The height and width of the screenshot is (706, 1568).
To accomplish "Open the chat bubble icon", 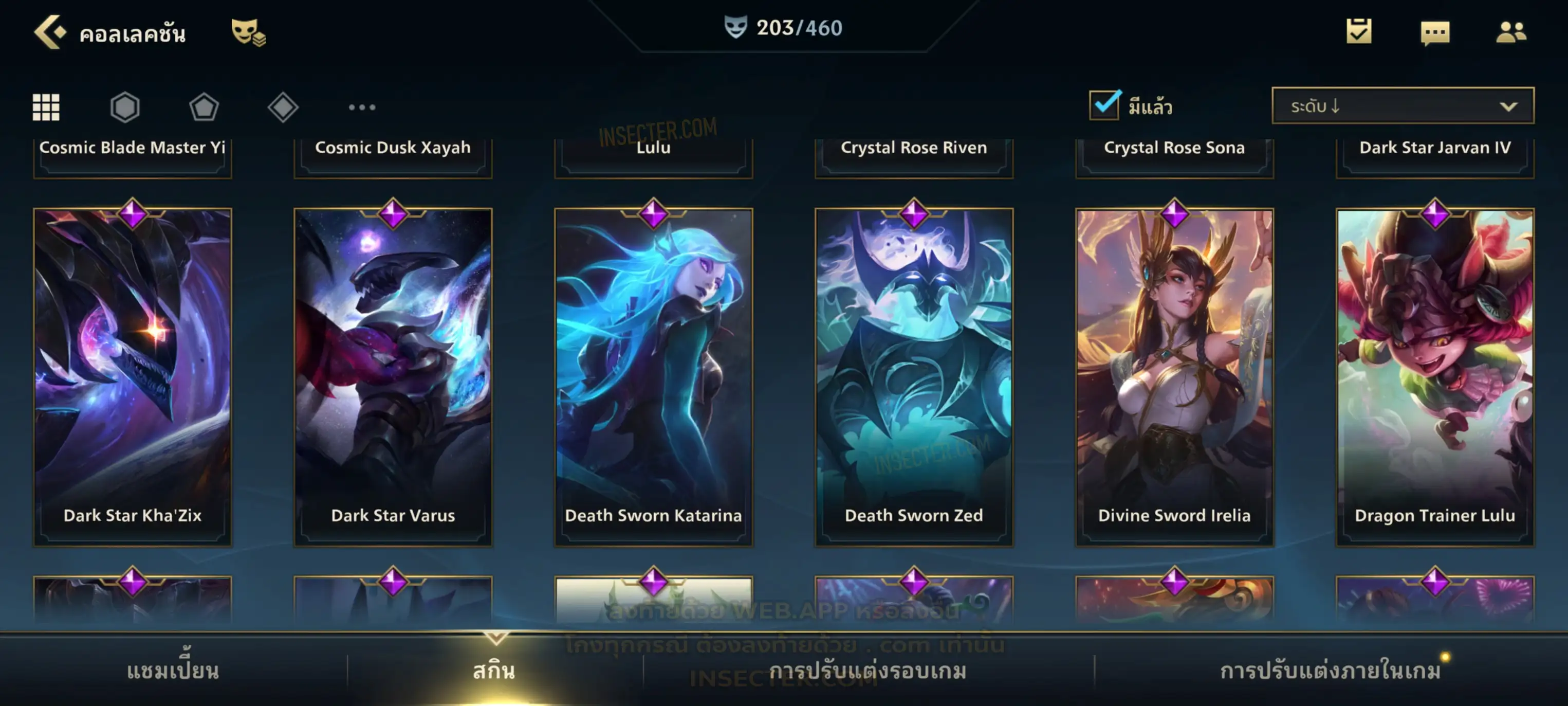I will click(x=1435, y=33).
